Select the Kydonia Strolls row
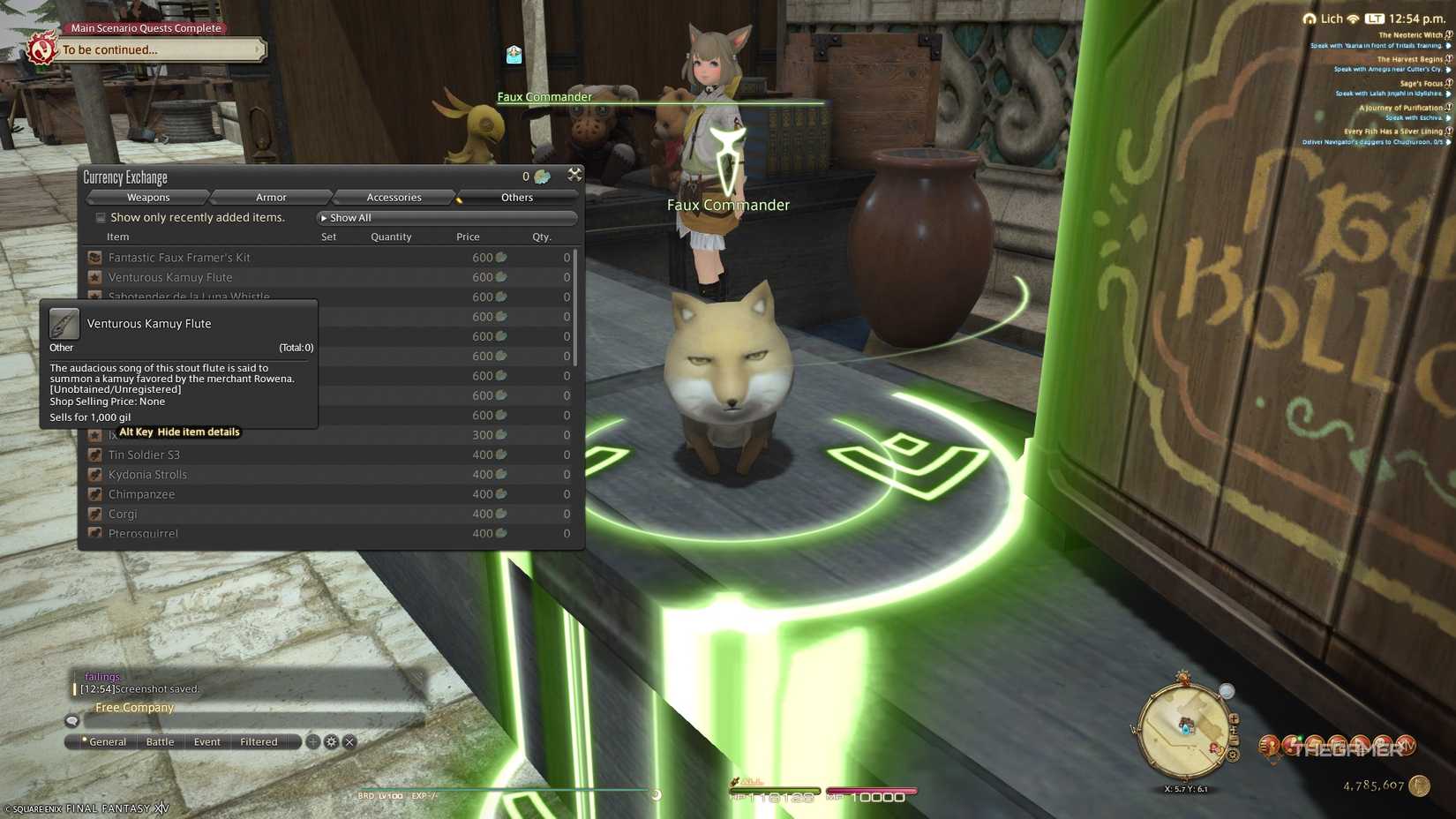 point(146,474)
